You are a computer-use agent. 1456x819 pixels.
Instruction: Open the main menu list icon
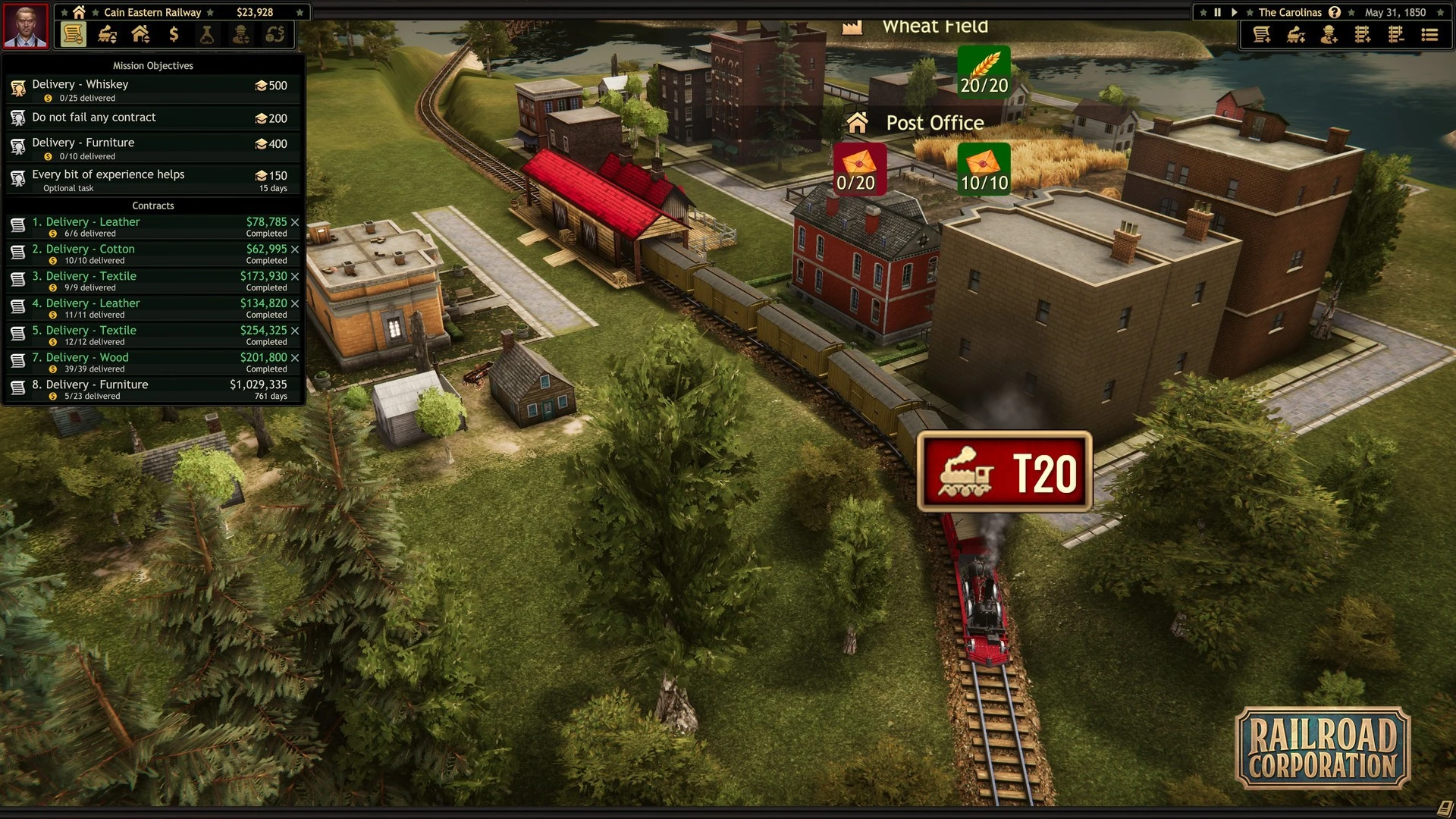(x=1429, y=35)
